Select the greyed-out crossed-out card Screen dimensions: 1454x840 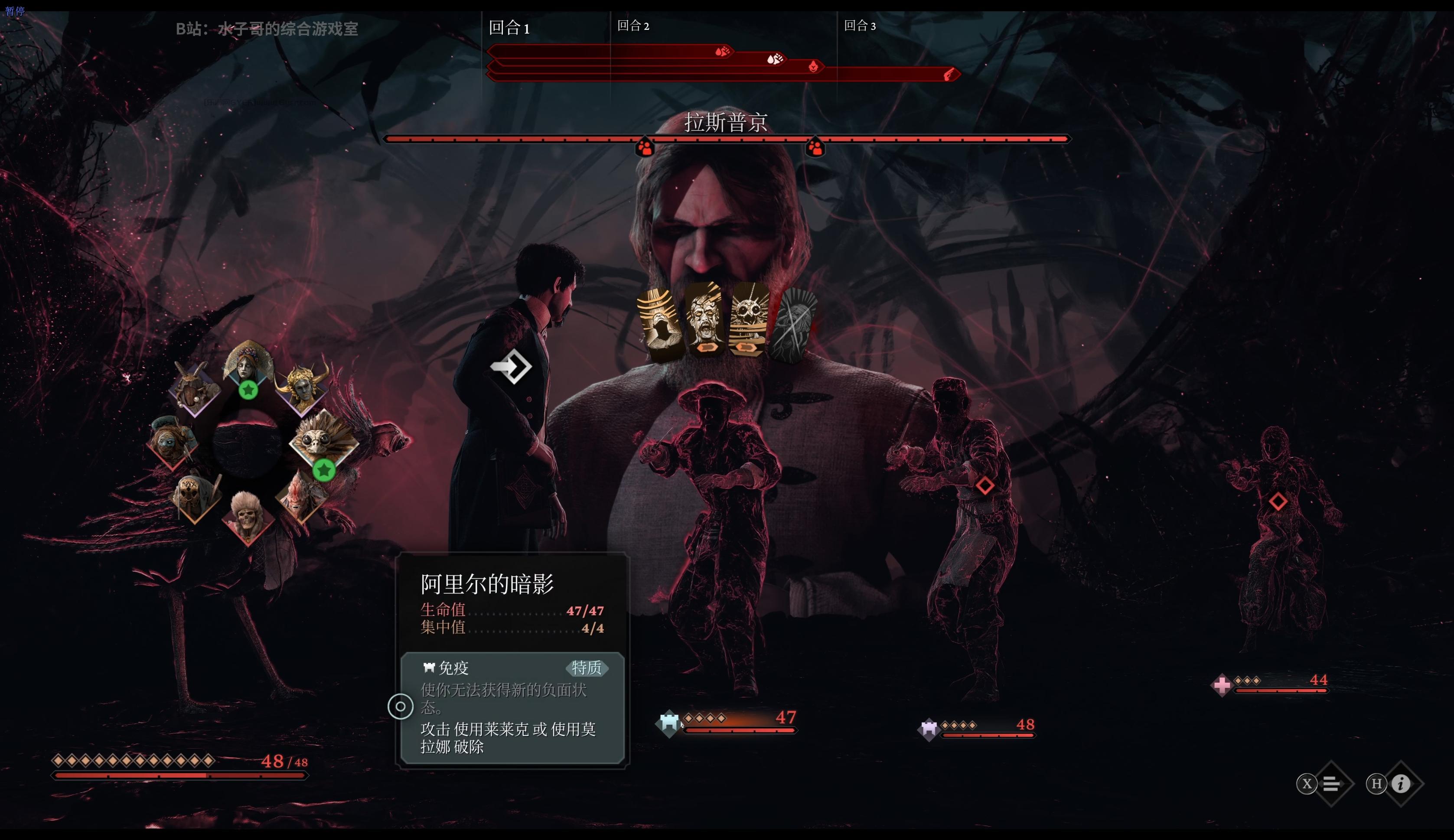[x=794, y=325]
